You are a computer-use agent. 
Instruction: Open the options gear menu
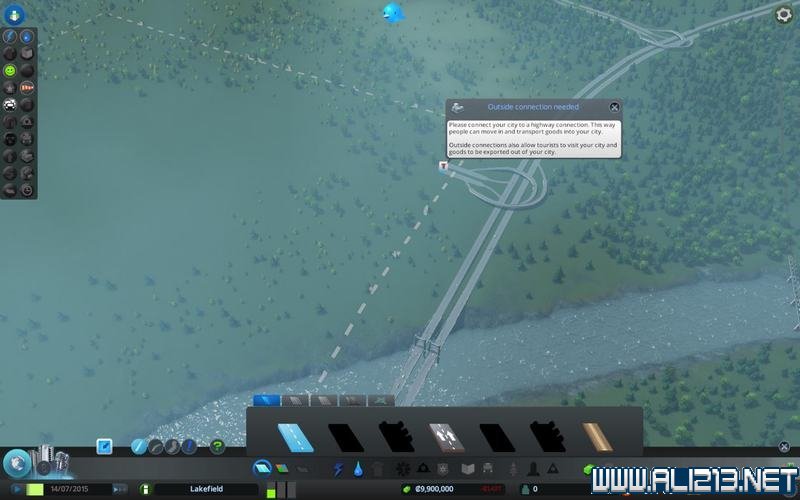784,14
